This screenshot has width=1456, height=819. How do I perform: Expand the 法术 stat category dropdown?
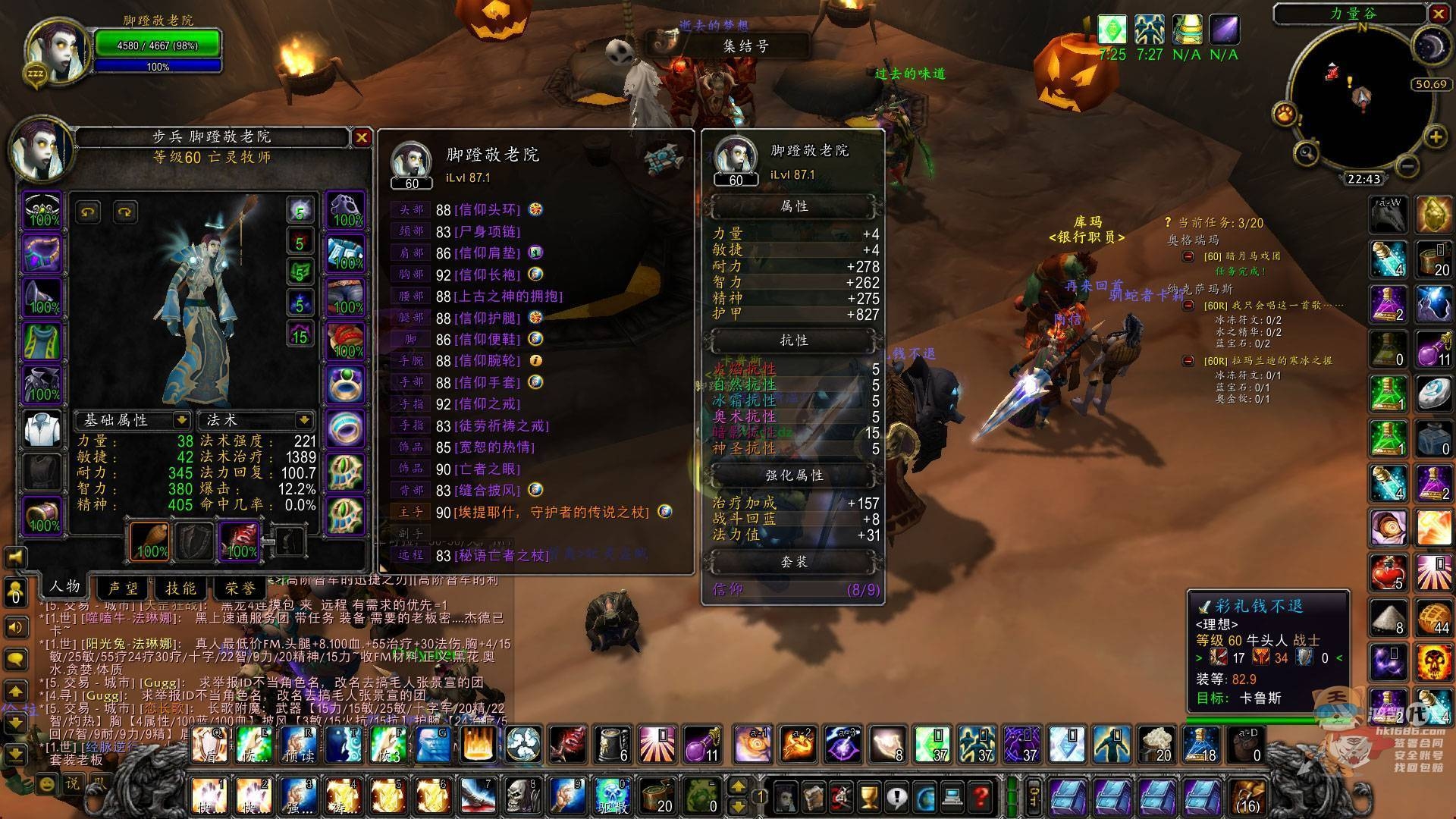[x=304, y=419]
